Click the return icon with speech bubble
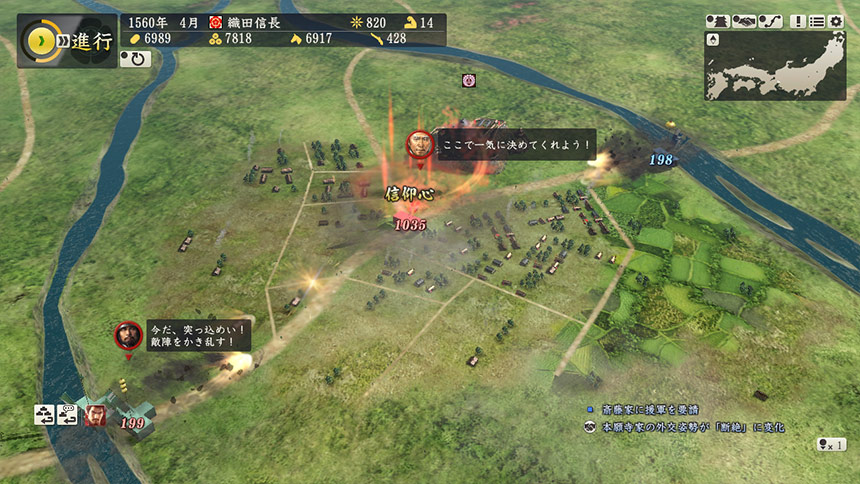The width and height of the screenshot is (860, 484). click(69, 414)
